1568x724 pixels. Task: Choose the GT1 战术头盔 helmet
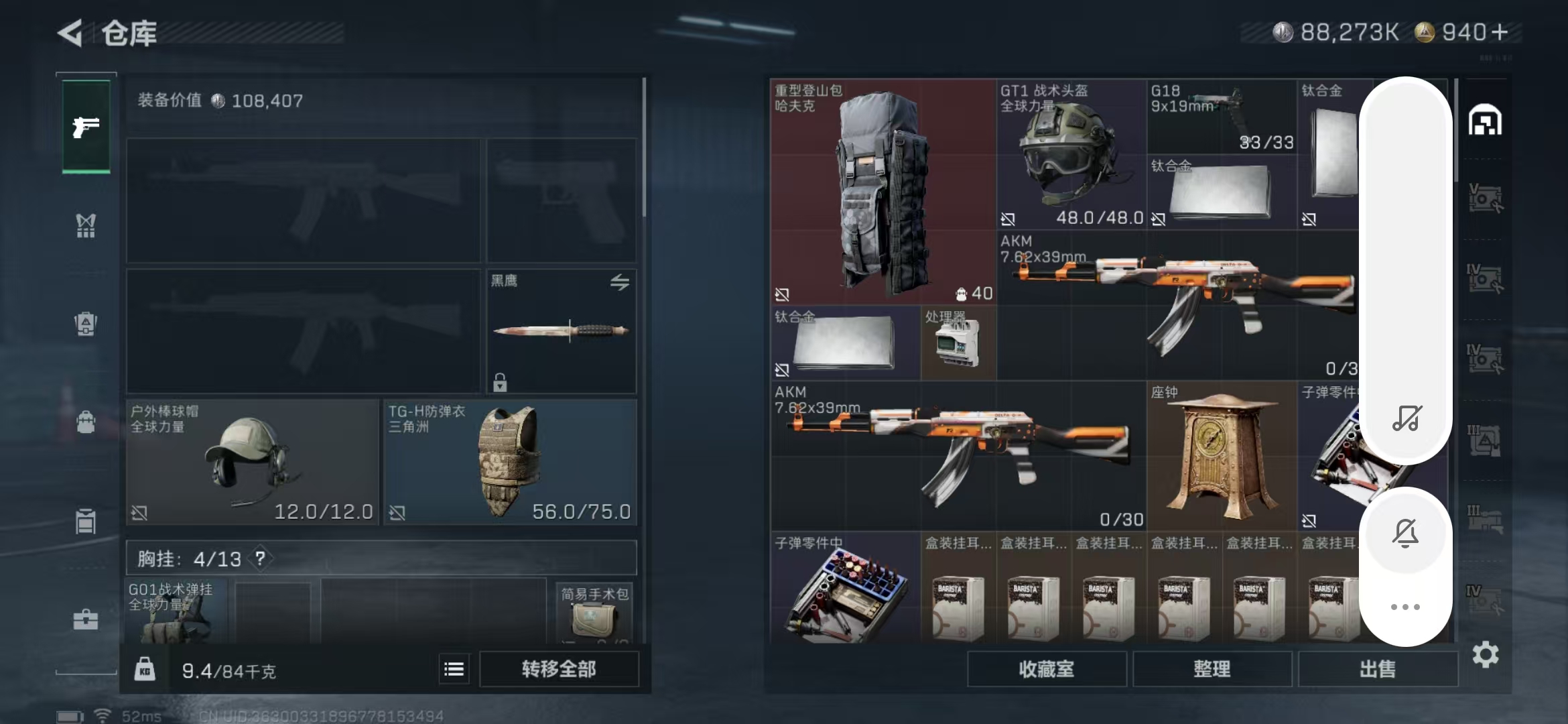(1071, 154)
